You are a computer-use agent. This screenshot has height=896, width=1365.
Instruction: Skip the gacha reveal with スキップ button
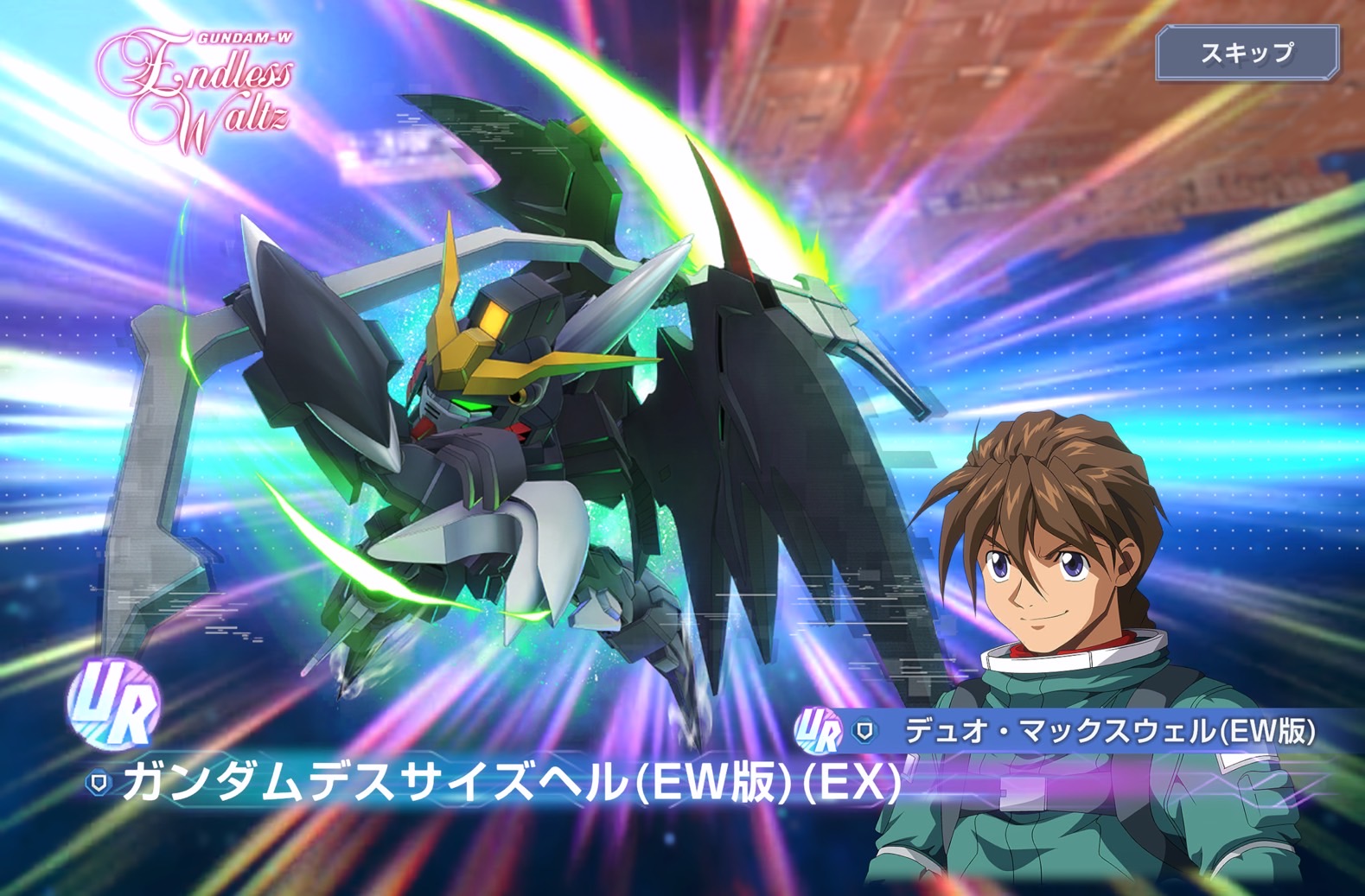tap(1247, 53)
